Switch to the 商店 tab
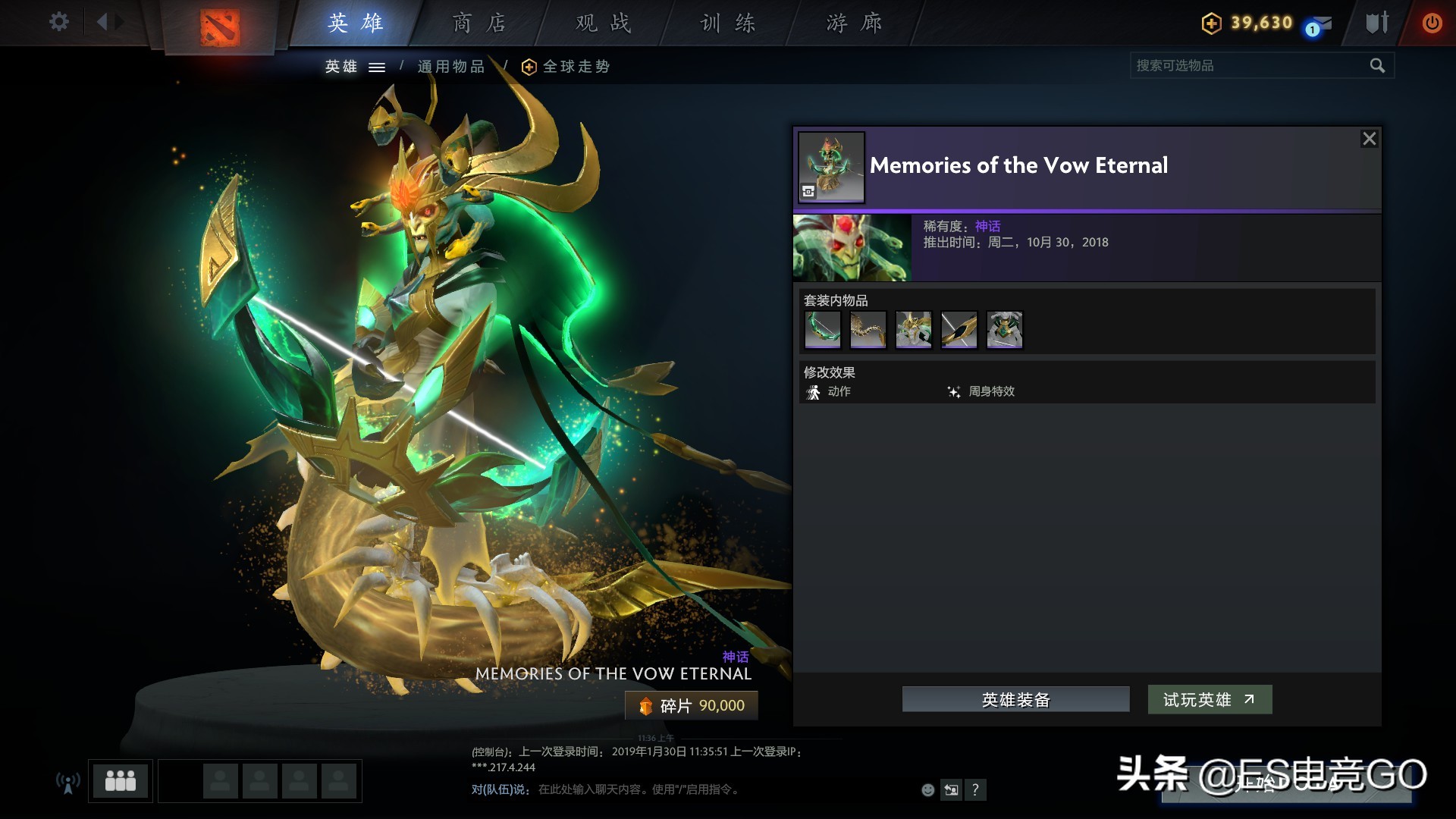This screenshot has width=1456, height=819. click(x=479, y=23)
